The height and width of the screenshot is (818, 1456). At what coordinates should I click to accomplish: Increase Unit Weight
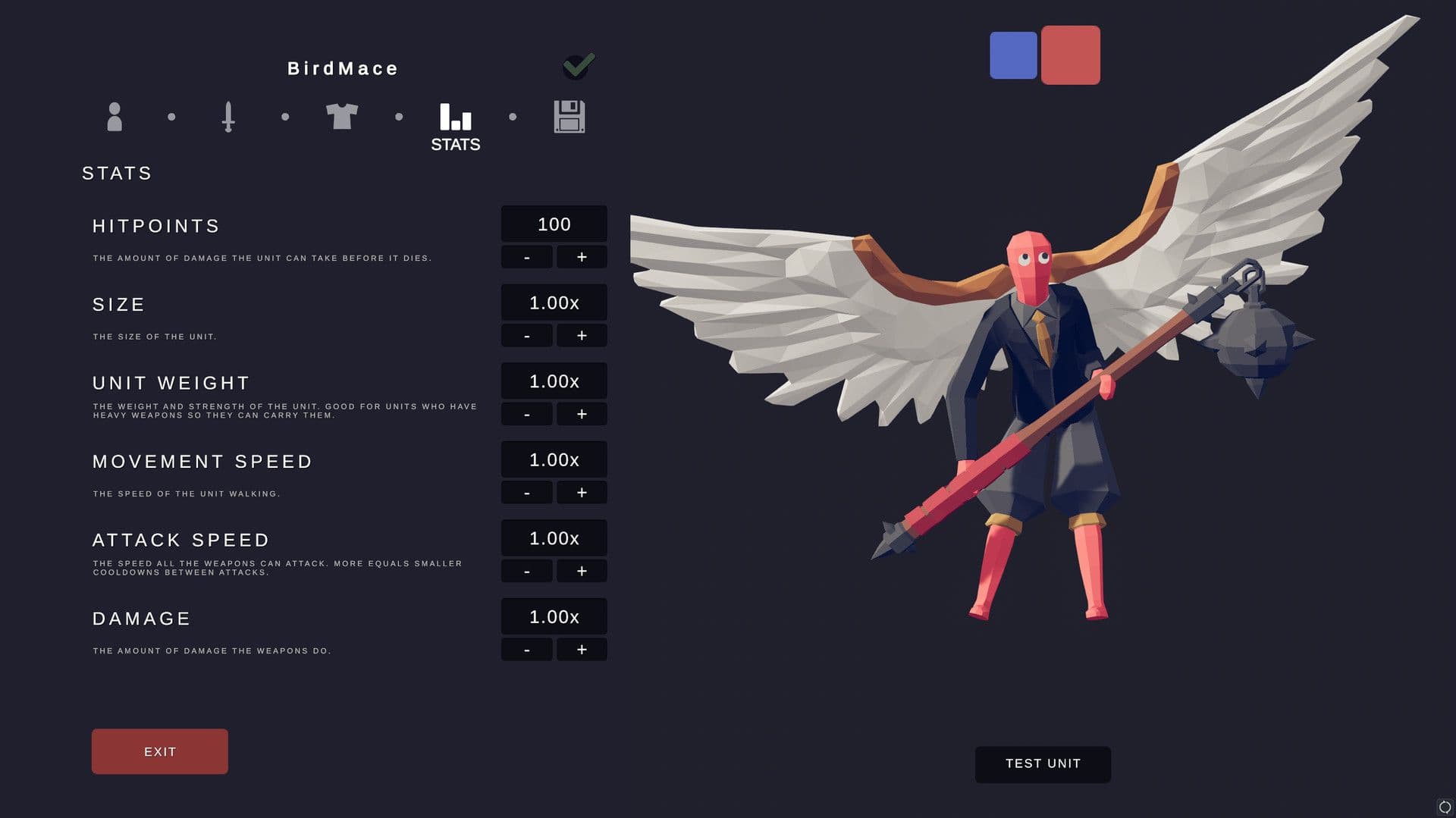pyautogui.click(x=582, y=414)
